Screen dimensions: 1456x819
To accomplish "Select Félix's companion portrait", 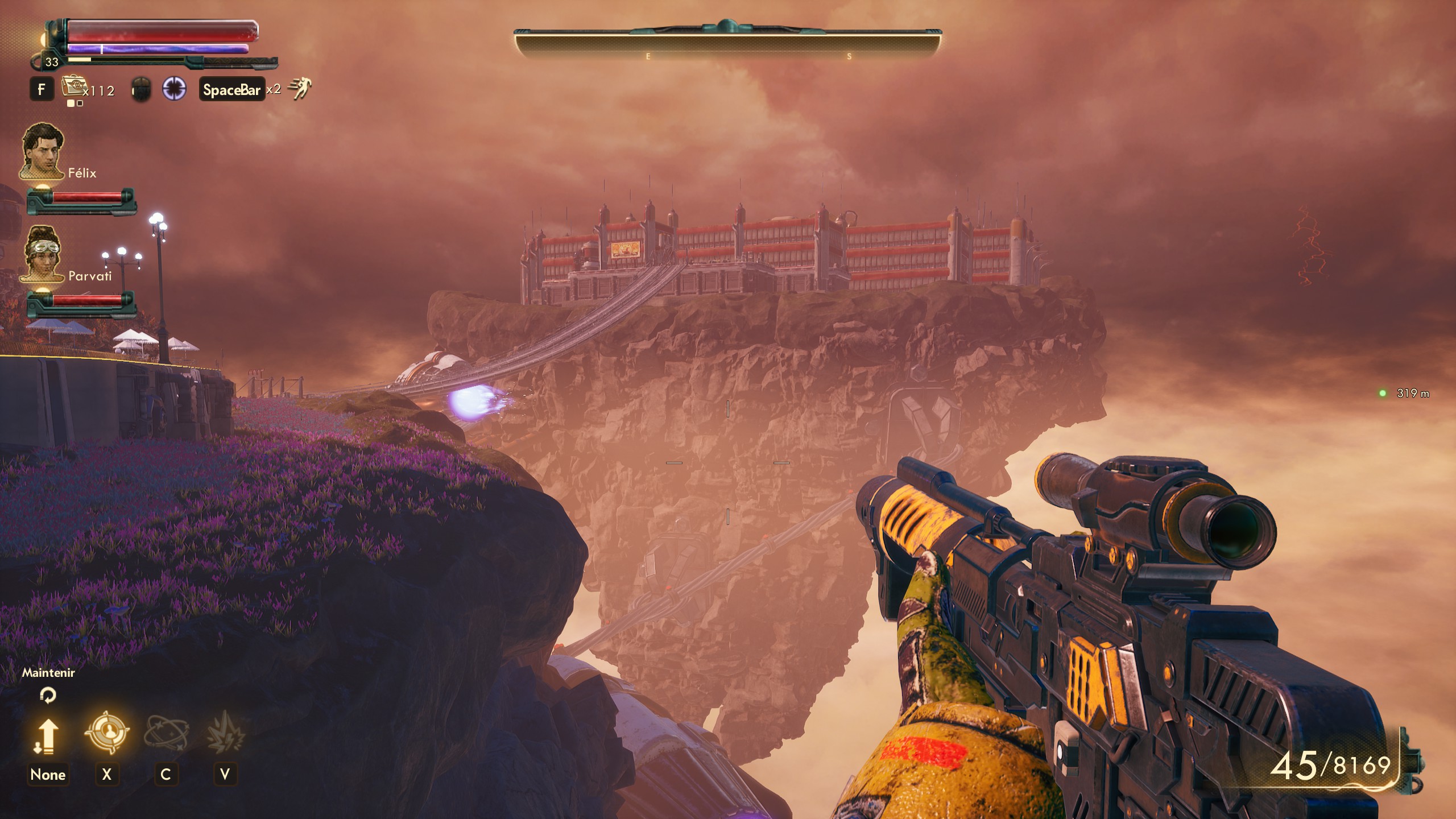I will click(43, 150).
